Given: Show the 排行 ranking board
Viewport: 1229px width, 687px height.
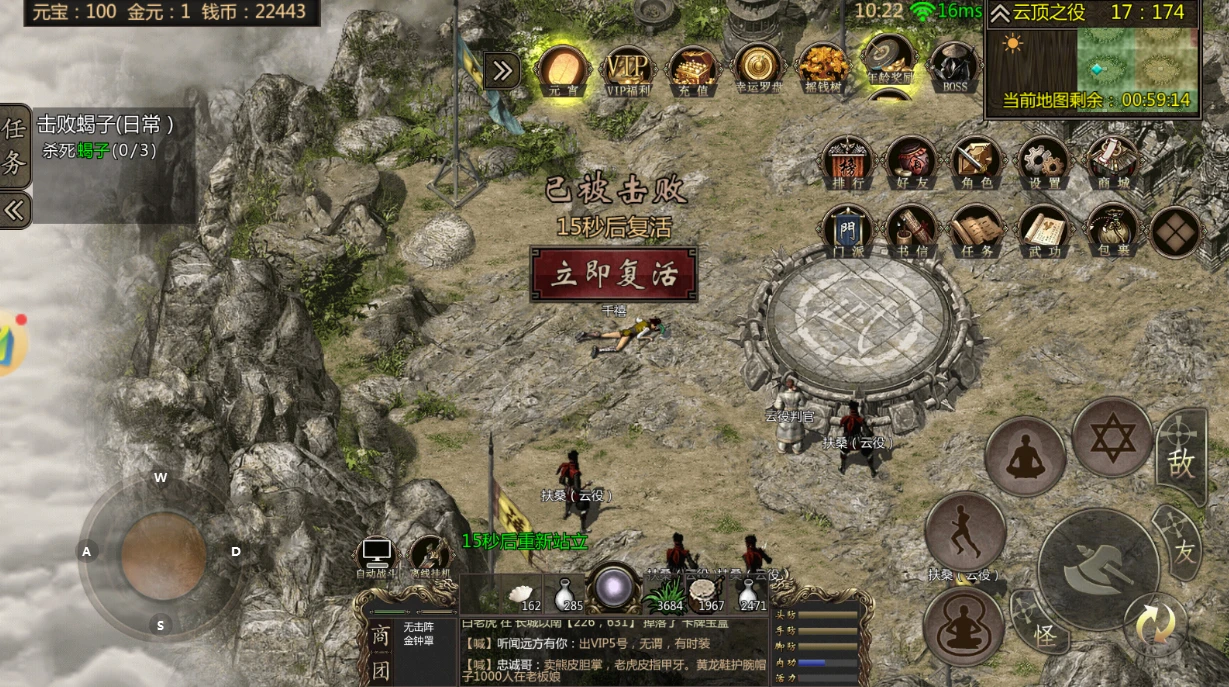Looking at the screenshot, I should (x=846, y=161).
